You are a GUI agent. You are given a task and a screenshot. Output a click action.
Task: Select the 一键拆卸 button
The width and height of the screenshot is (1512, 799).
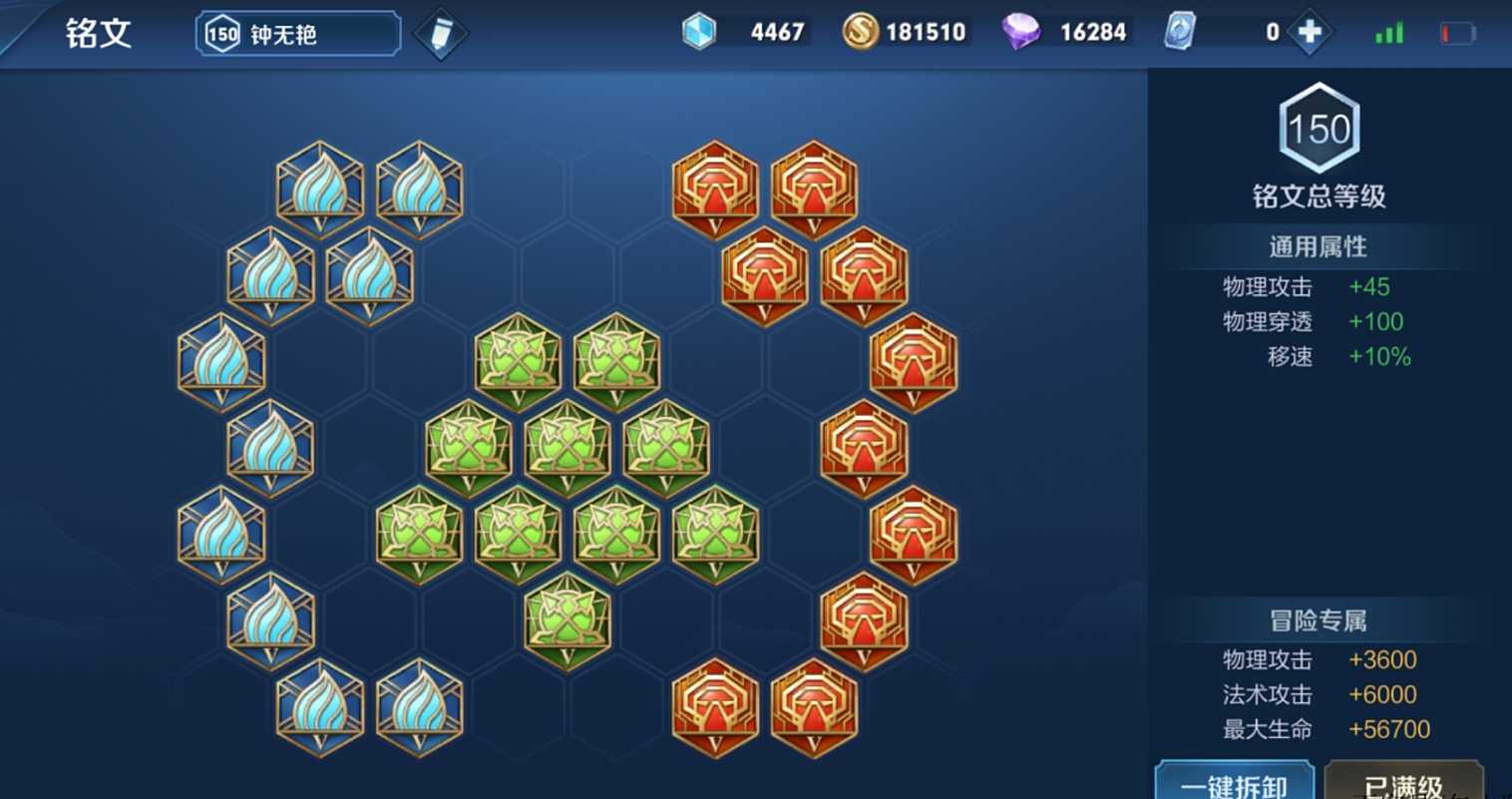click(x=1234, y=784)
